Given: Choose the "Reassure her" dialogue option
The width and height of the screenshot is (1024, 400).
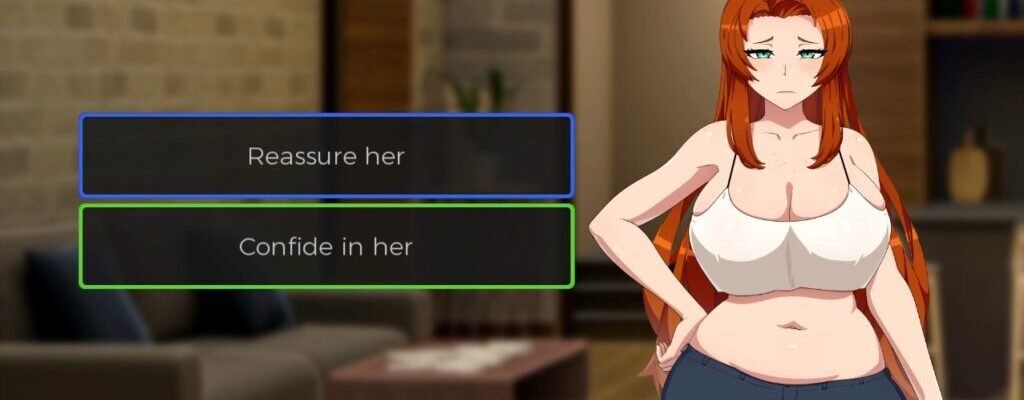Looking at the screenshot, I should 326,156.
